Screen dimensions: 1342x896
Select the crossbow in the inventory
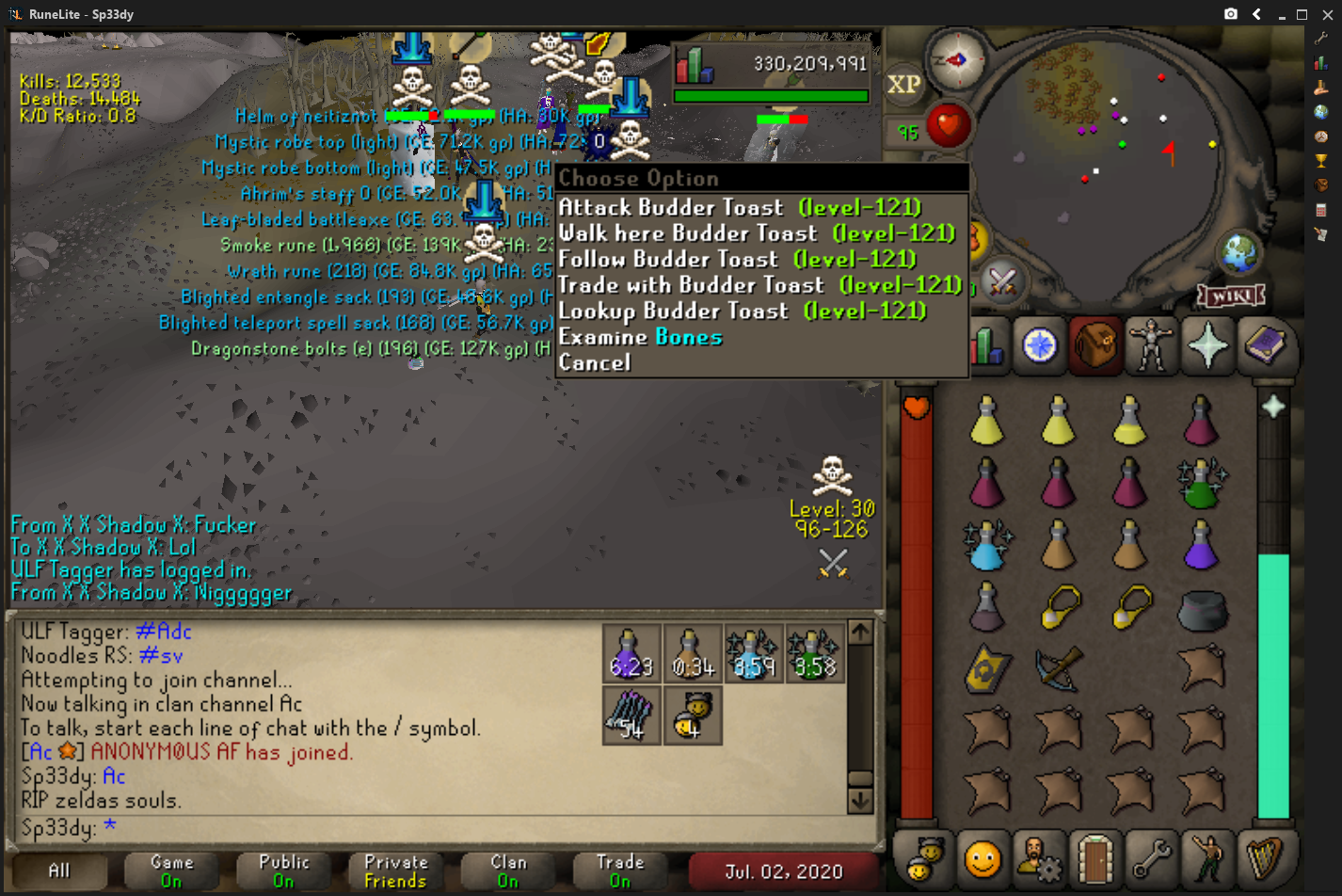(x=1058, y=669)
